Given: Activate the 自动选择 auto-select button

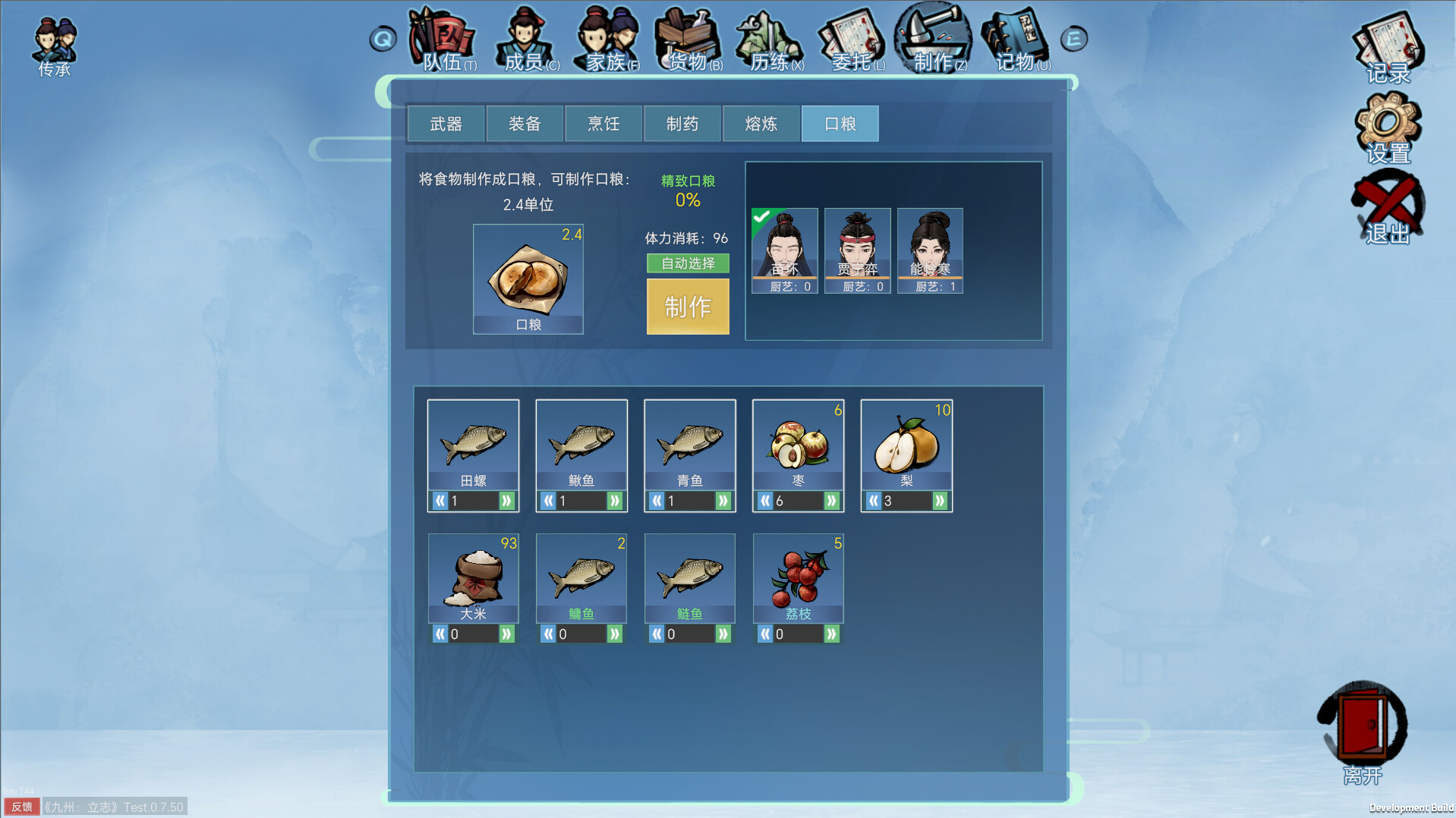Looking at the screenshot, I should pyautogui.click(x=687, y=263).
